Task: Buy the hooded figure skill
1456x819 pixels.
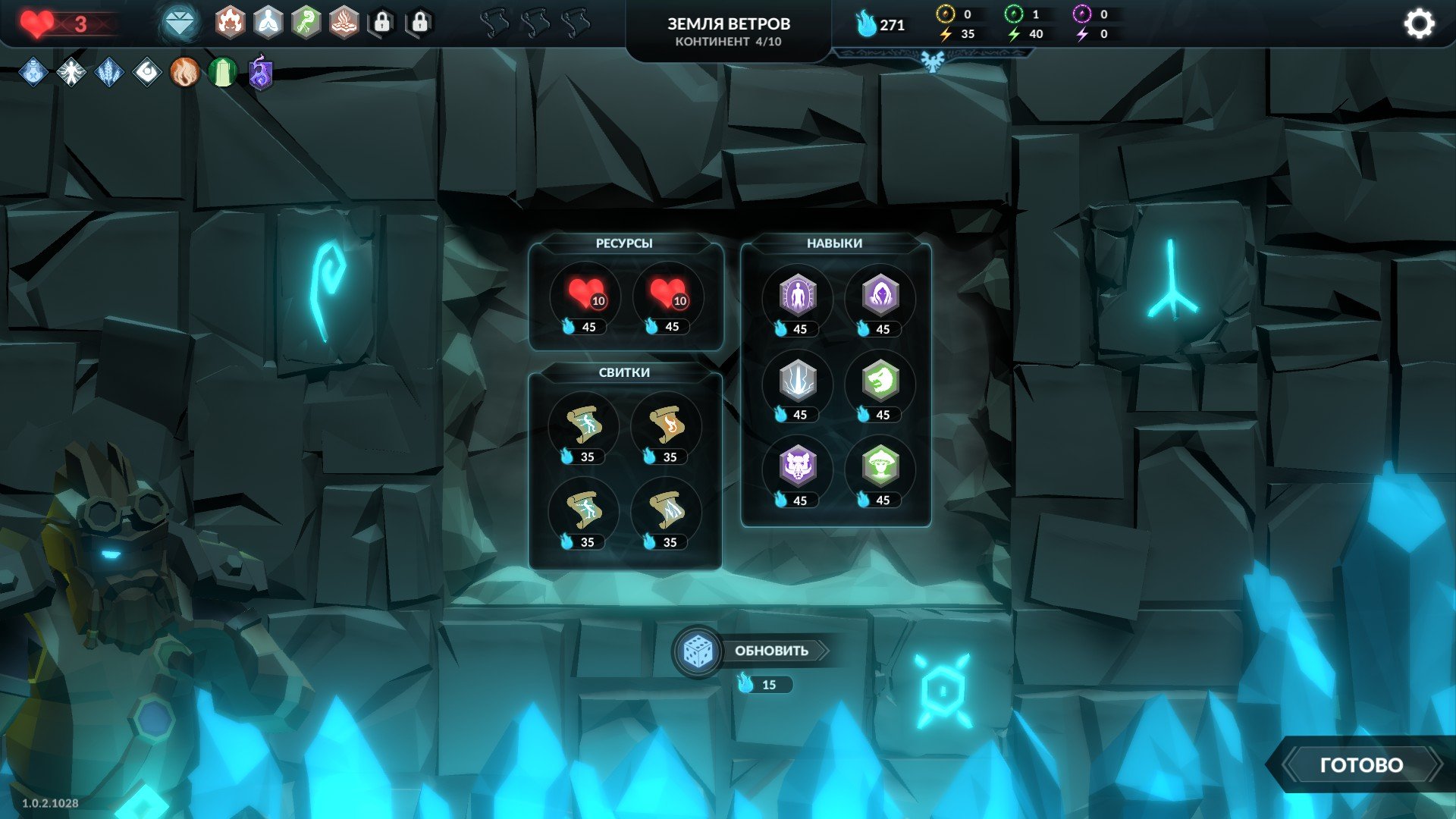Action: pyautogui.click(x=880, y=297)
